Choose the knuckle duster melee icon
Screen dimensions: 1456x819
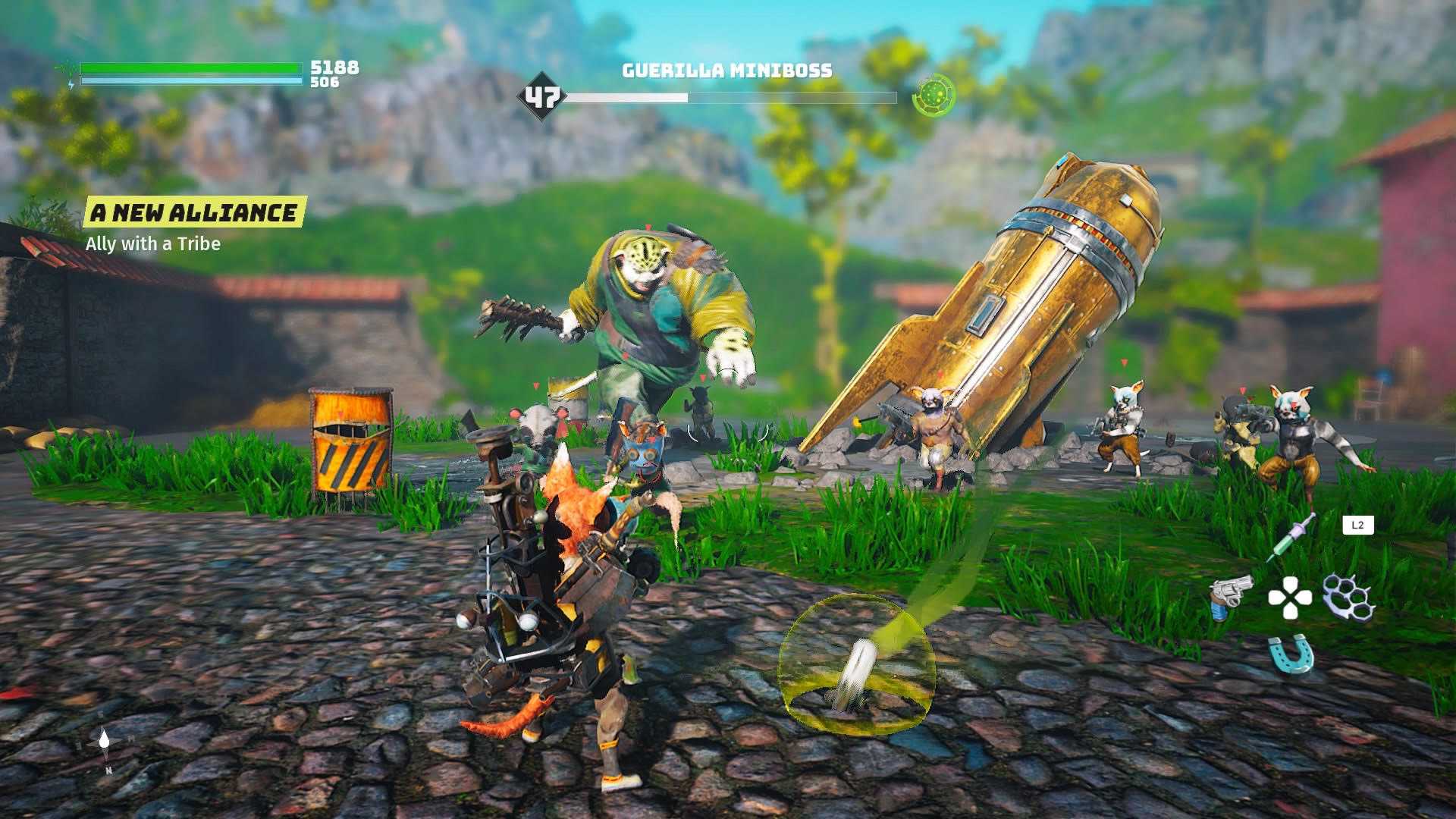(1348, 597)
